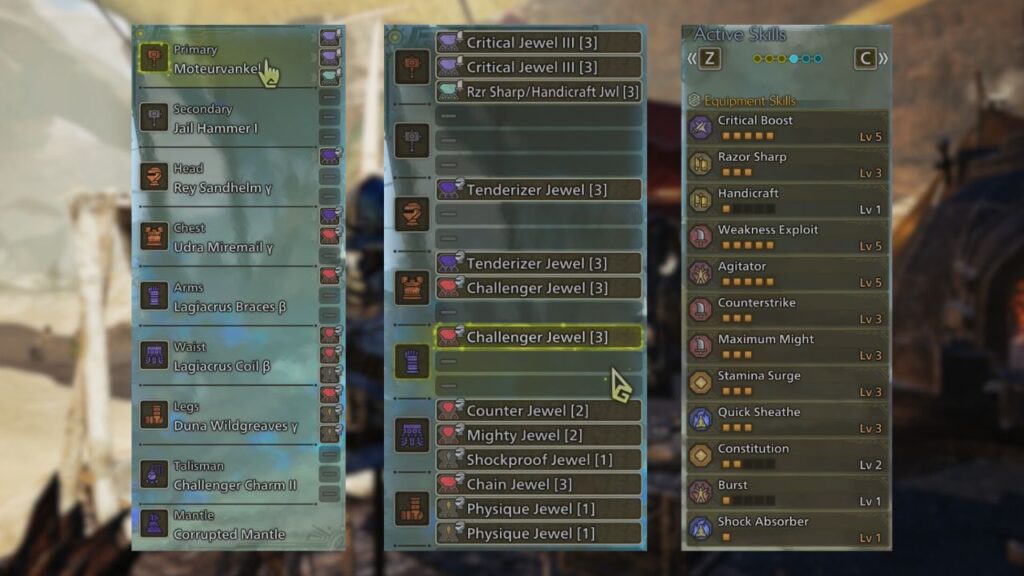Choose the Agitator skill entry

pos(786,274)
